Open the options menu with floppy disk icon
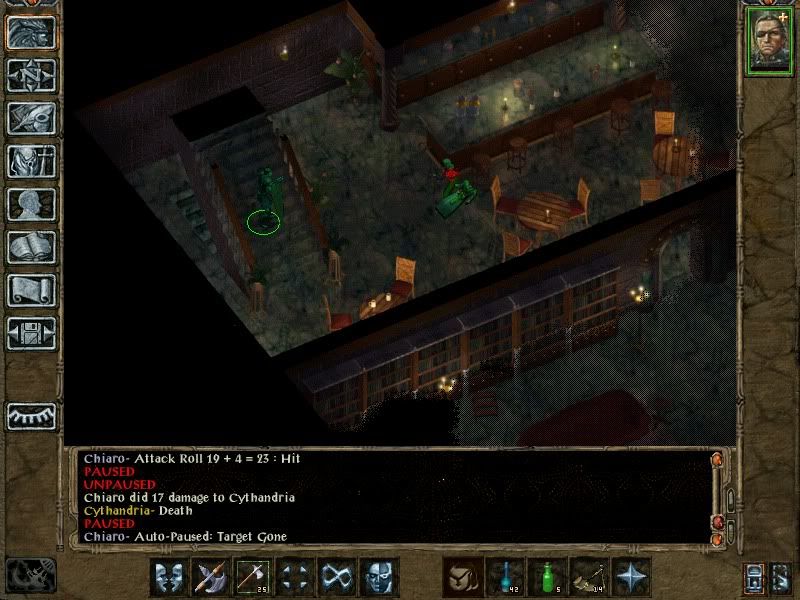This screenshot has width=800, height=600. pos(31,332)
